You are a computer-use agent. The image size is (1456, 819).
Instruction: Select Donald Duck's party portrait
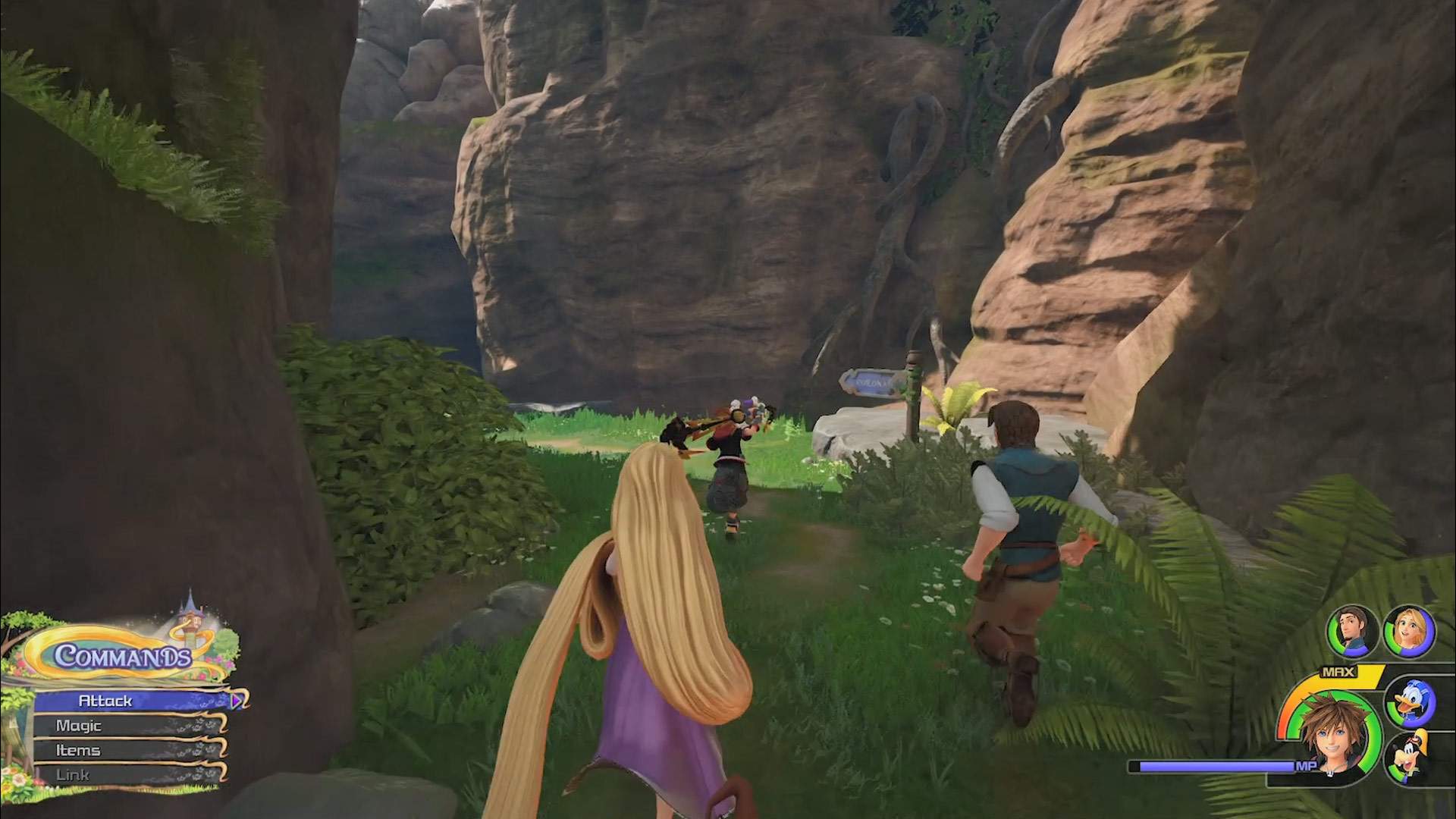pyautogui.click(x=1409, y=702)
